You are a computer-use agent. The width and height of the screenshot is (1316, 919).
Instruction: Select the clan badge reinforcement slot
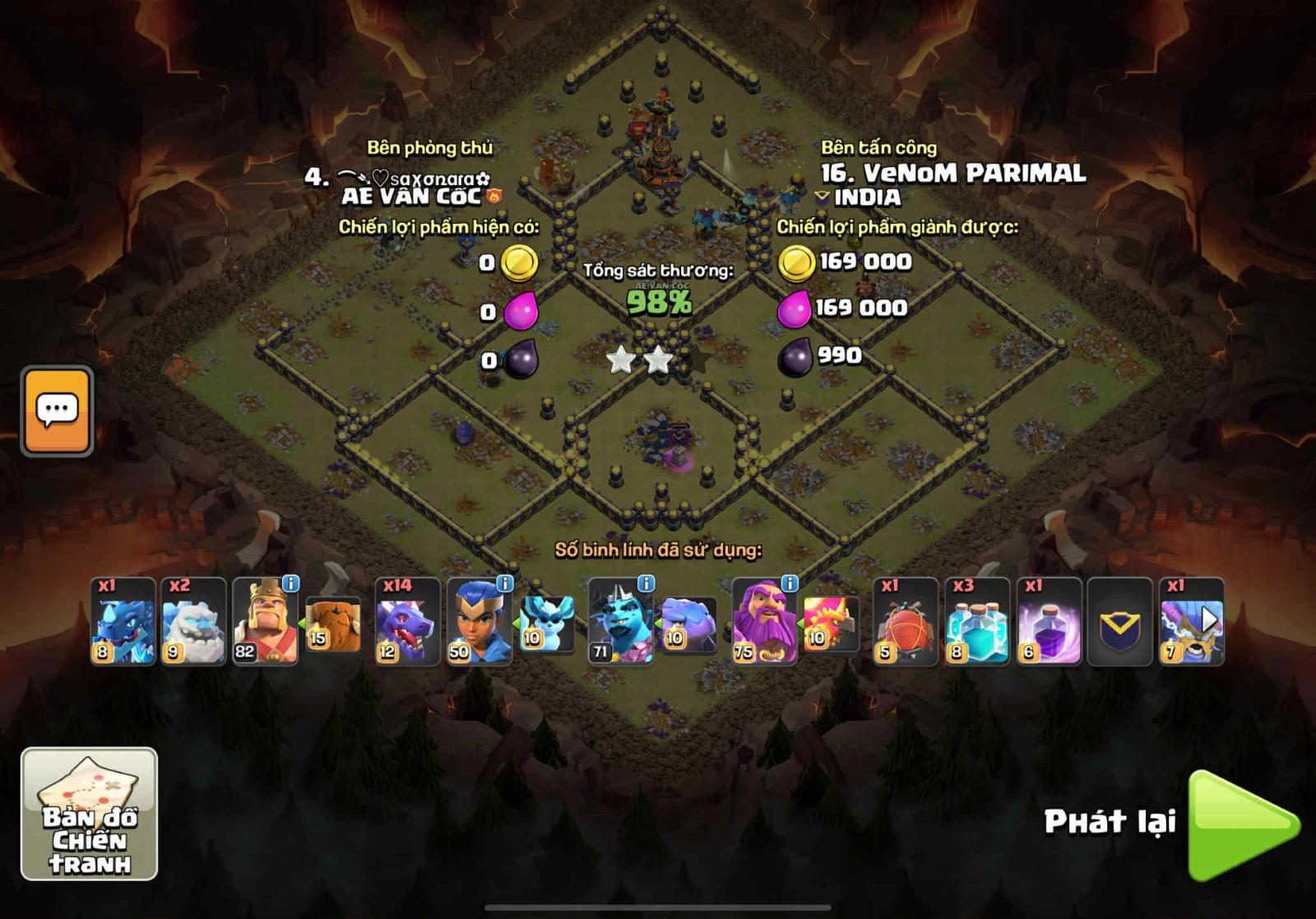[1119, 622]
